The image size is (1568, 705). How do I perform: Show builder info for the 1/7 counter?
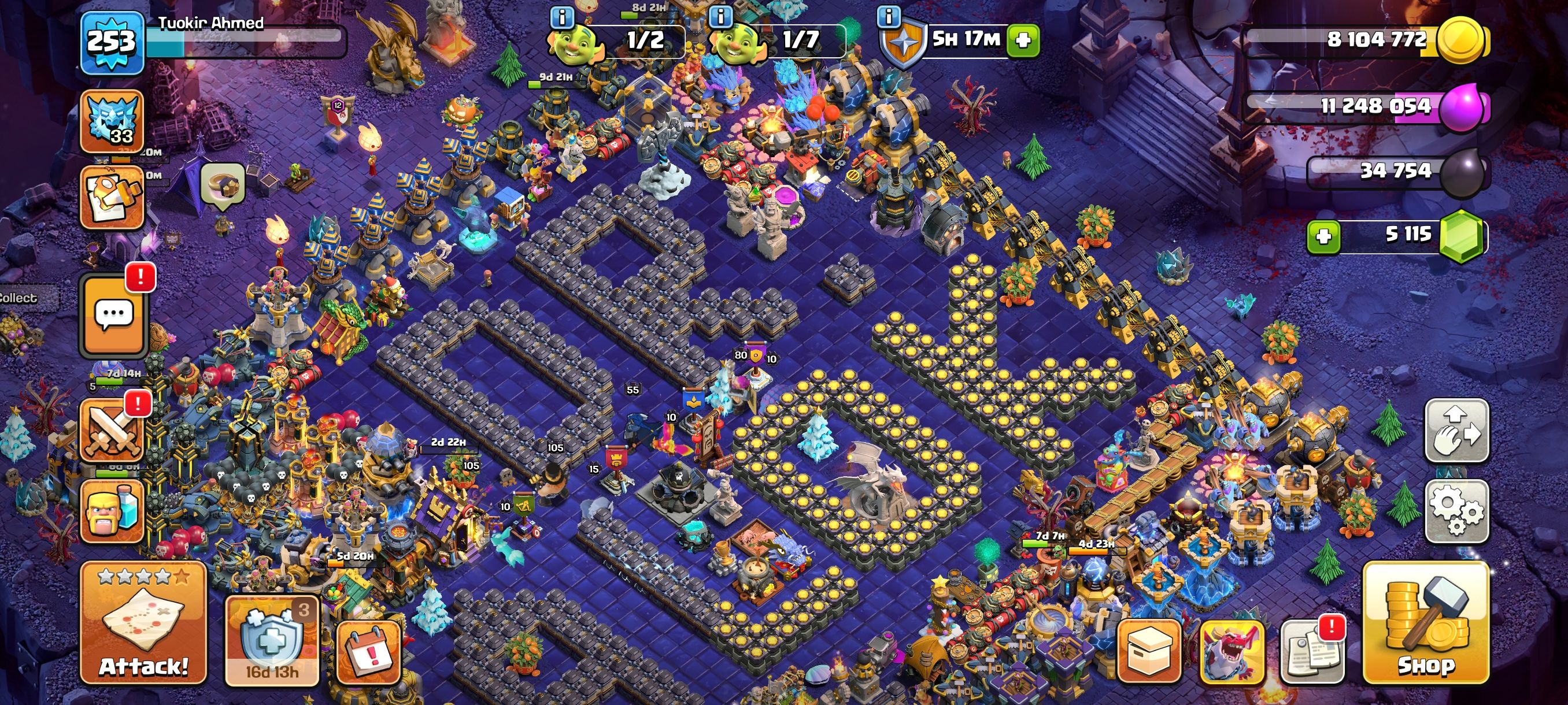pos(721,17)
